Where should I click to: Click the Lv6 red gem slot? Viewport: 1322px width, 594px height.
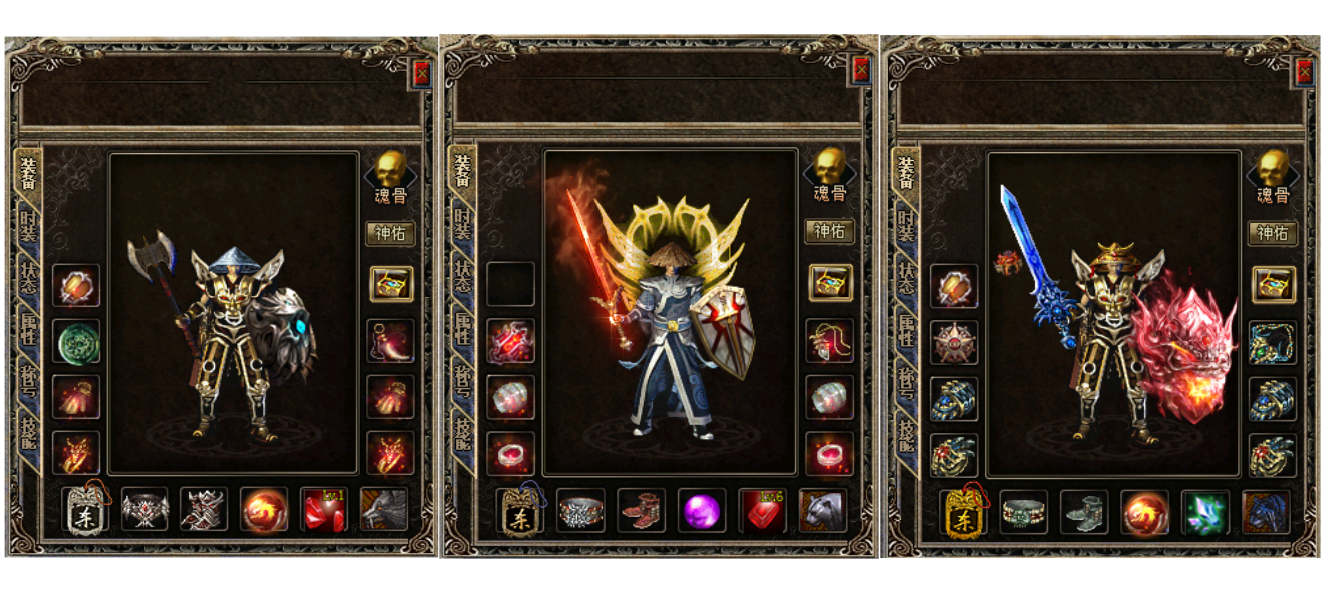click(762, 511)
